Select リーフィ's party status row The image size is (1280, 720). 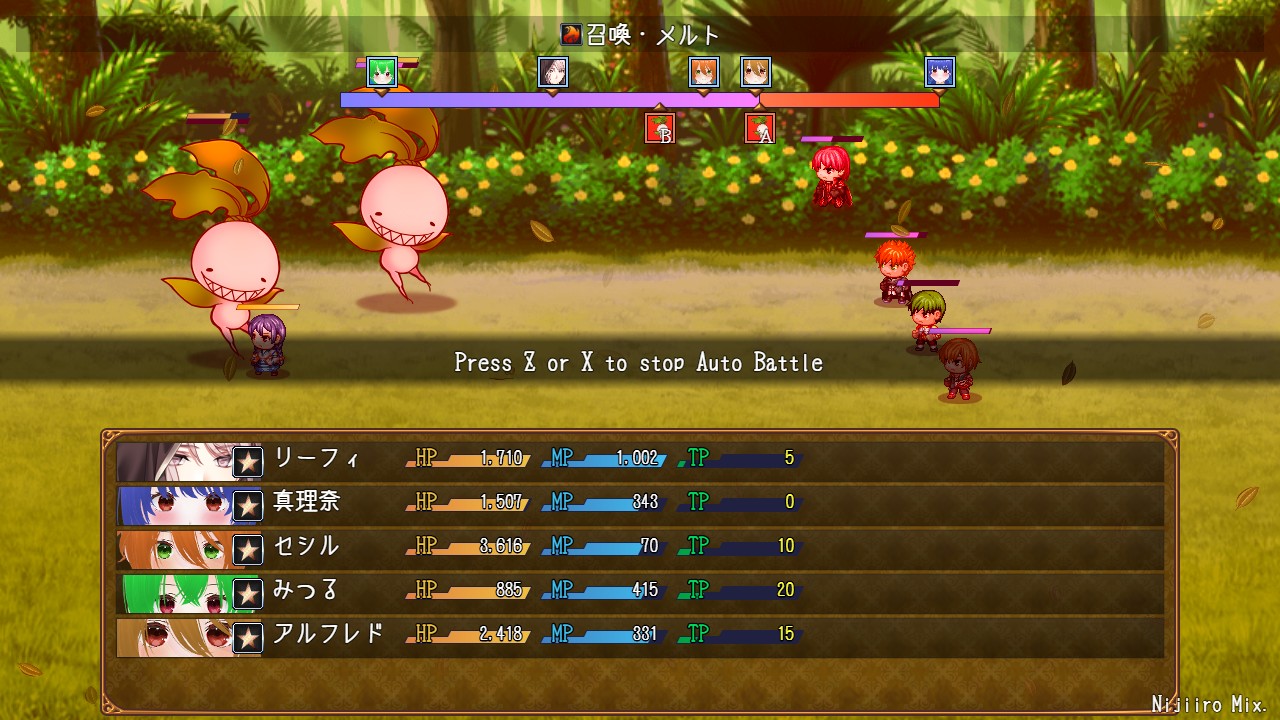coord(640,461)
